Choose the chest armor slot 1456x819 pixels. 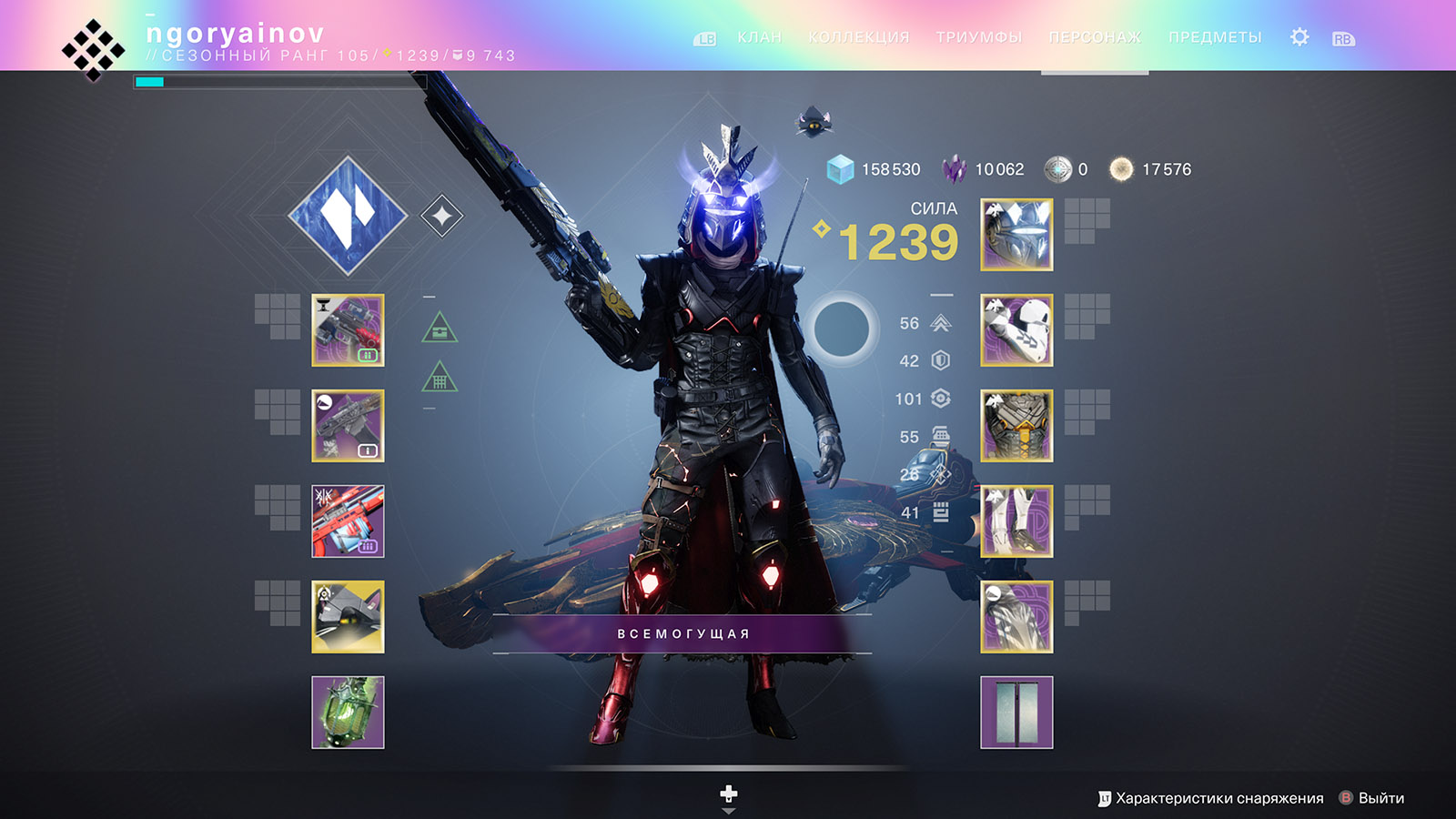coord(1016,426)
